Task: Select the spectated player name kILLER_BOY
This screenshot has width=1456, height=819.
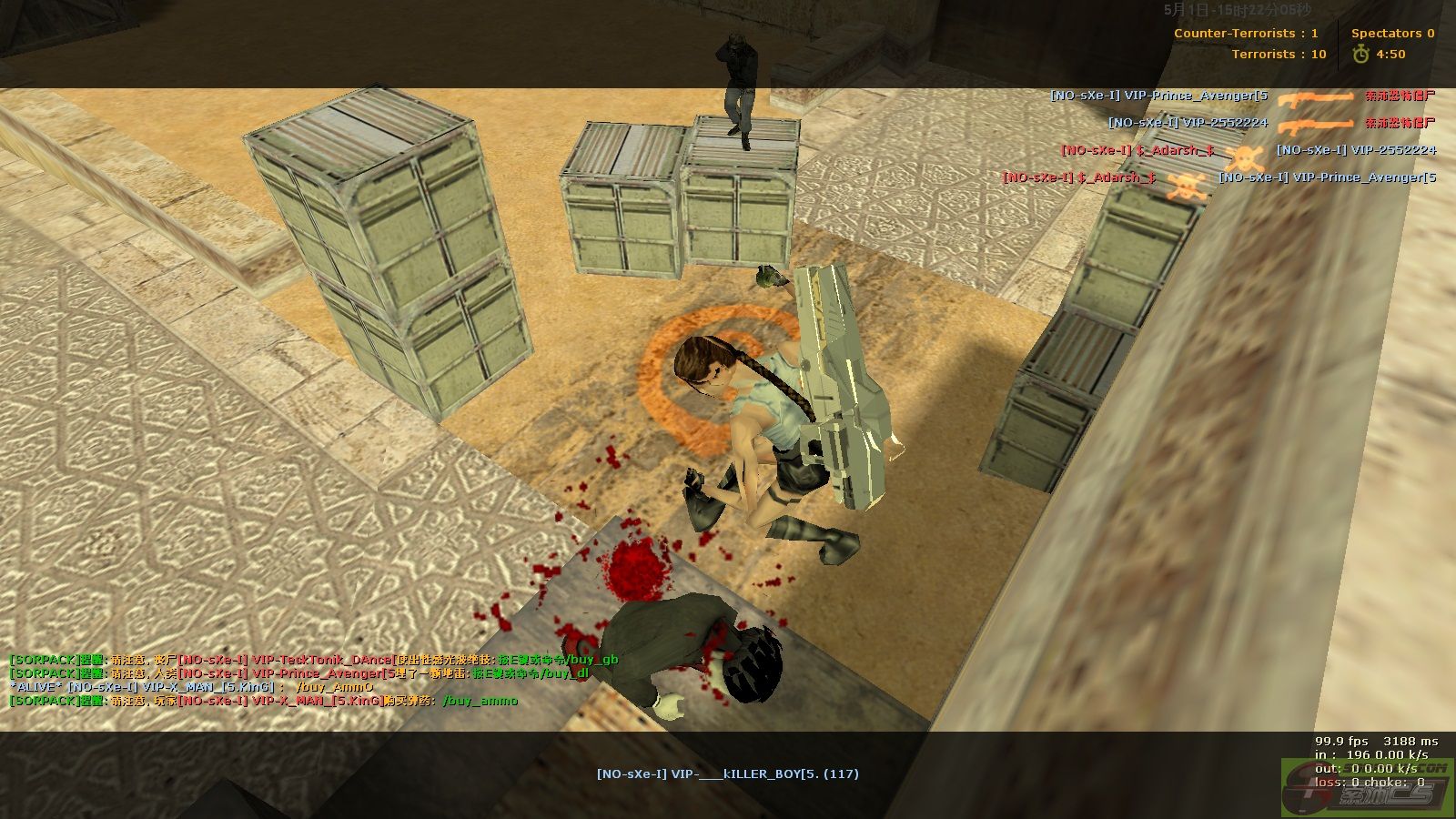Action: [727, 774]
